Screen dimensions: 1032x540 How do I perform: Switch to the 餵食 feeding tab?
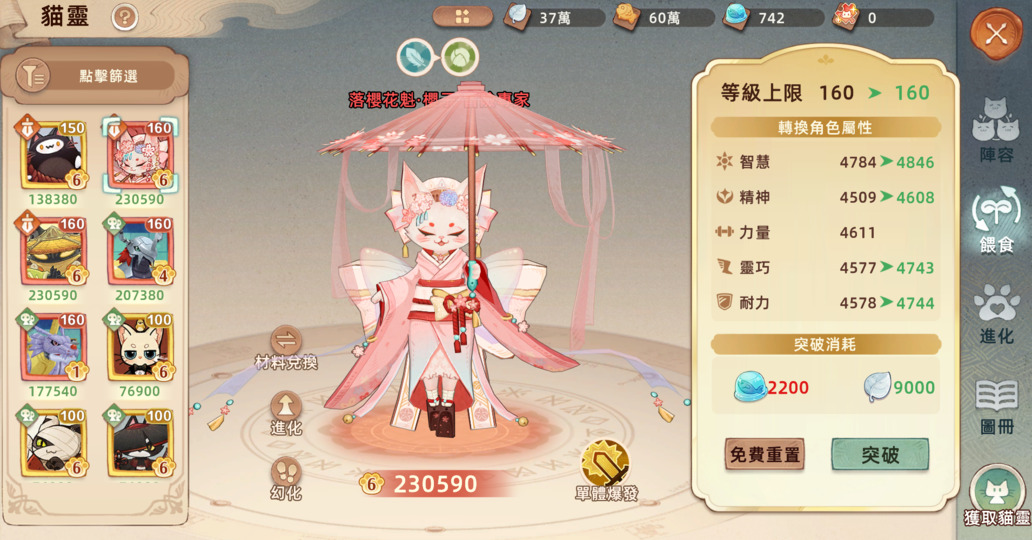coord(996,222)
